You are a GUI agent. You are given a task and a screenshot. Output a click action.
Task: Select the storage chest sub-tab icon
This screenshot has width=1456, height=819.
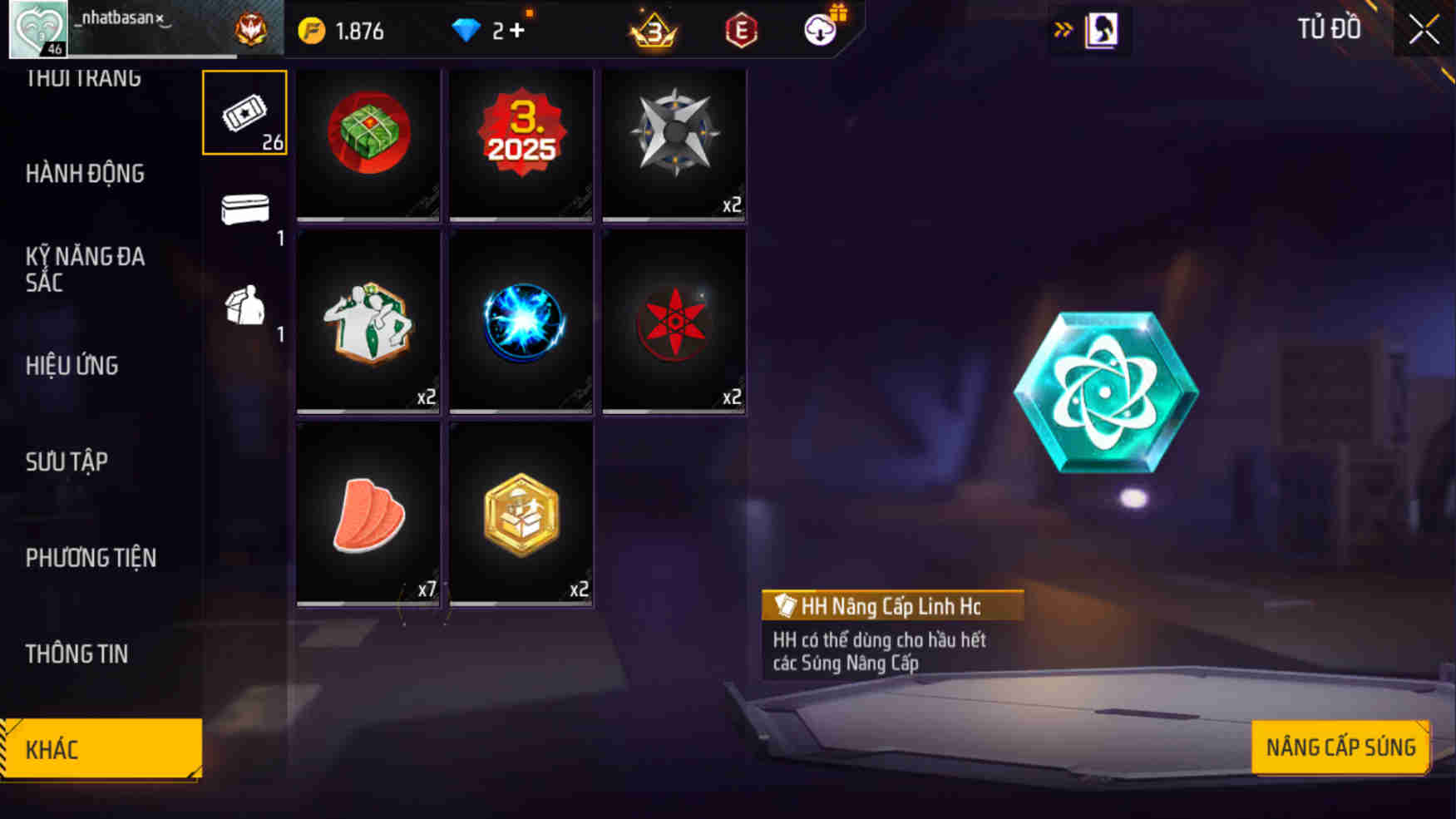tap(243, 210)
